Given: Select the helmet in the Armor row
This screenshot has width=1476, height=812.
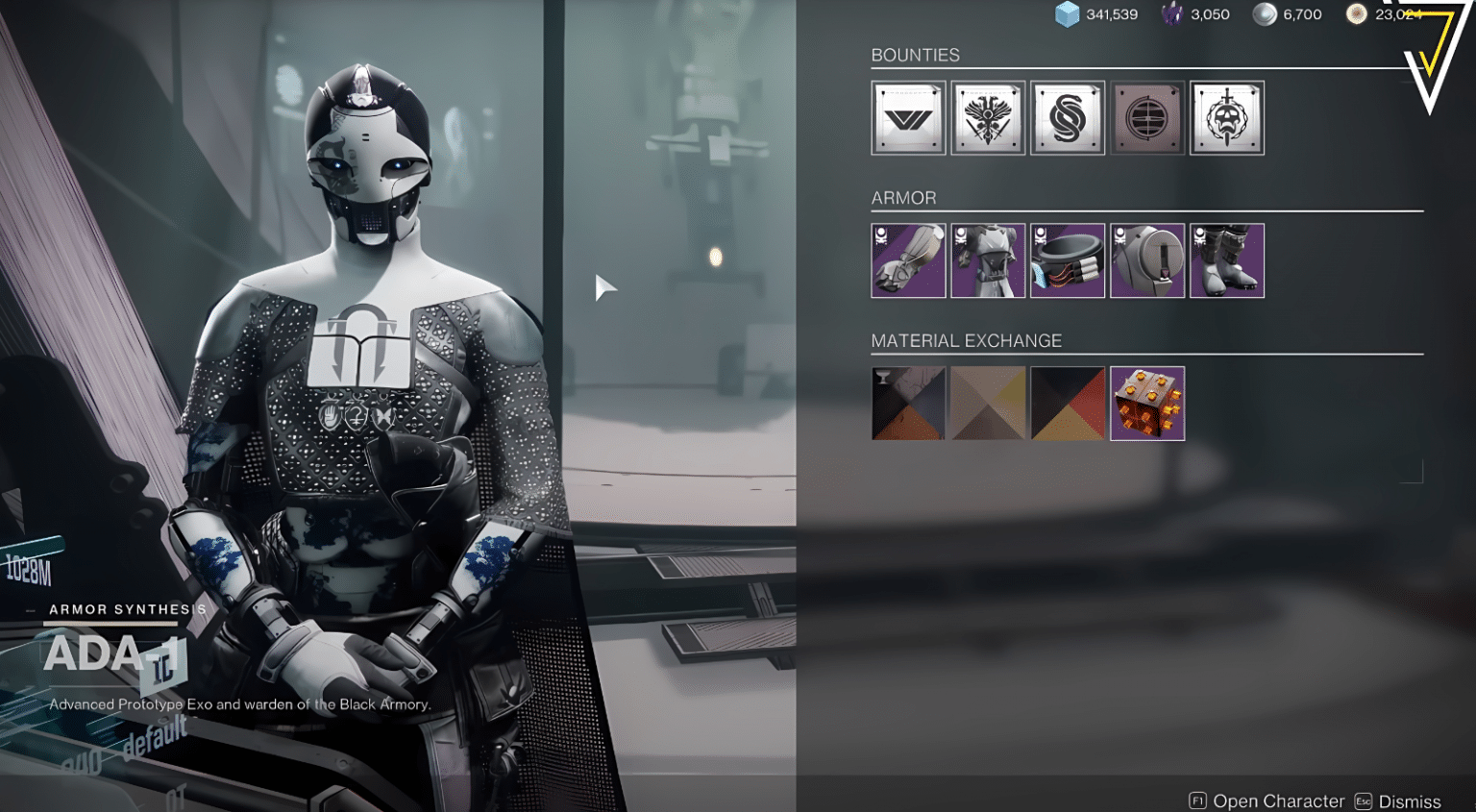Looking at the screenshot, I should pyautogui.click(x=1147, y=259).
